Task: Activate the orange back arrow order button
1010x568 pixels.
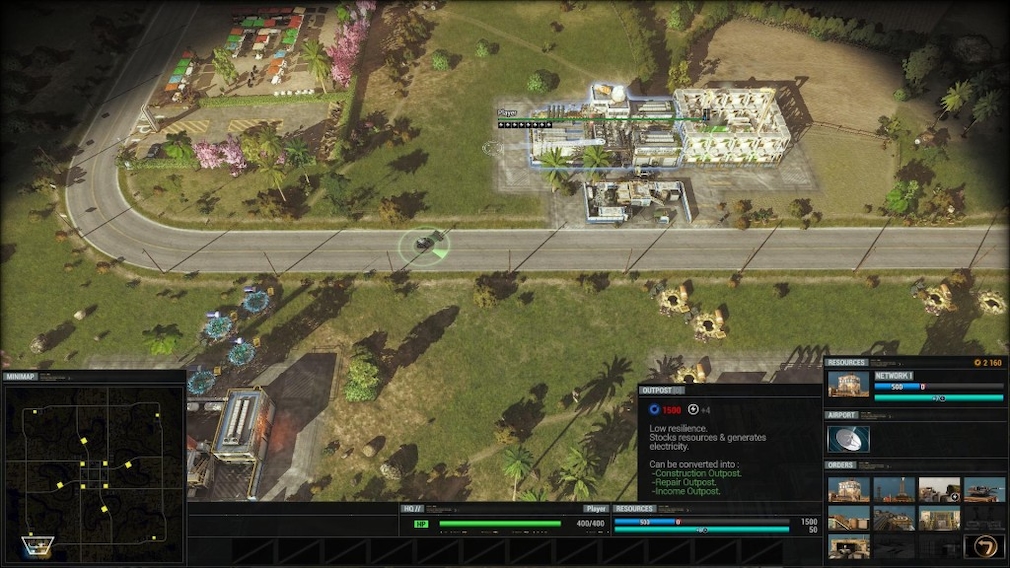Action: (x=984, y=546)
